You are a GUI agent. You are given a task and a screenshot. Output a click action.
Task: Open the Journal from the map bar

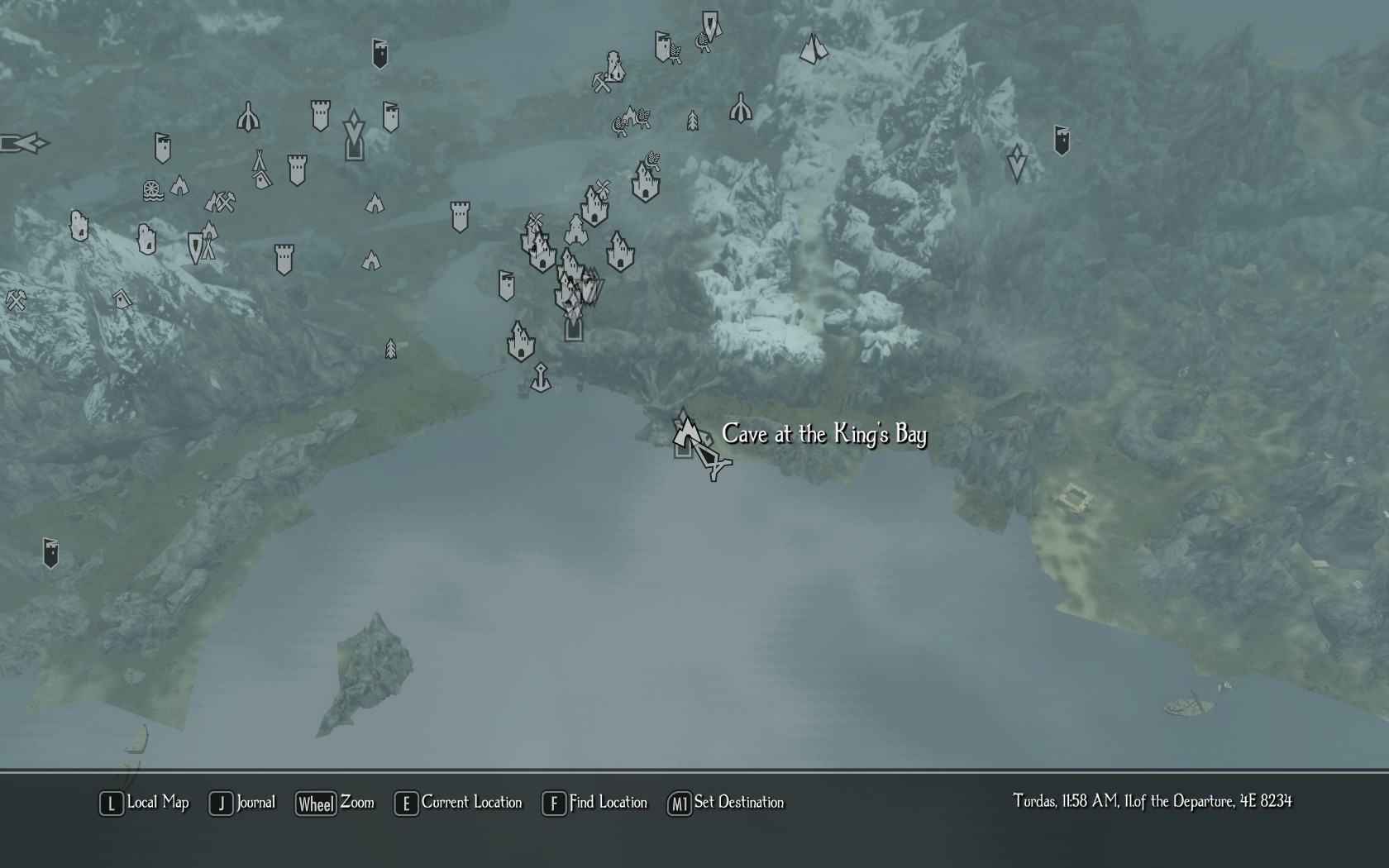pyautogui.click(x=242, y=803)
